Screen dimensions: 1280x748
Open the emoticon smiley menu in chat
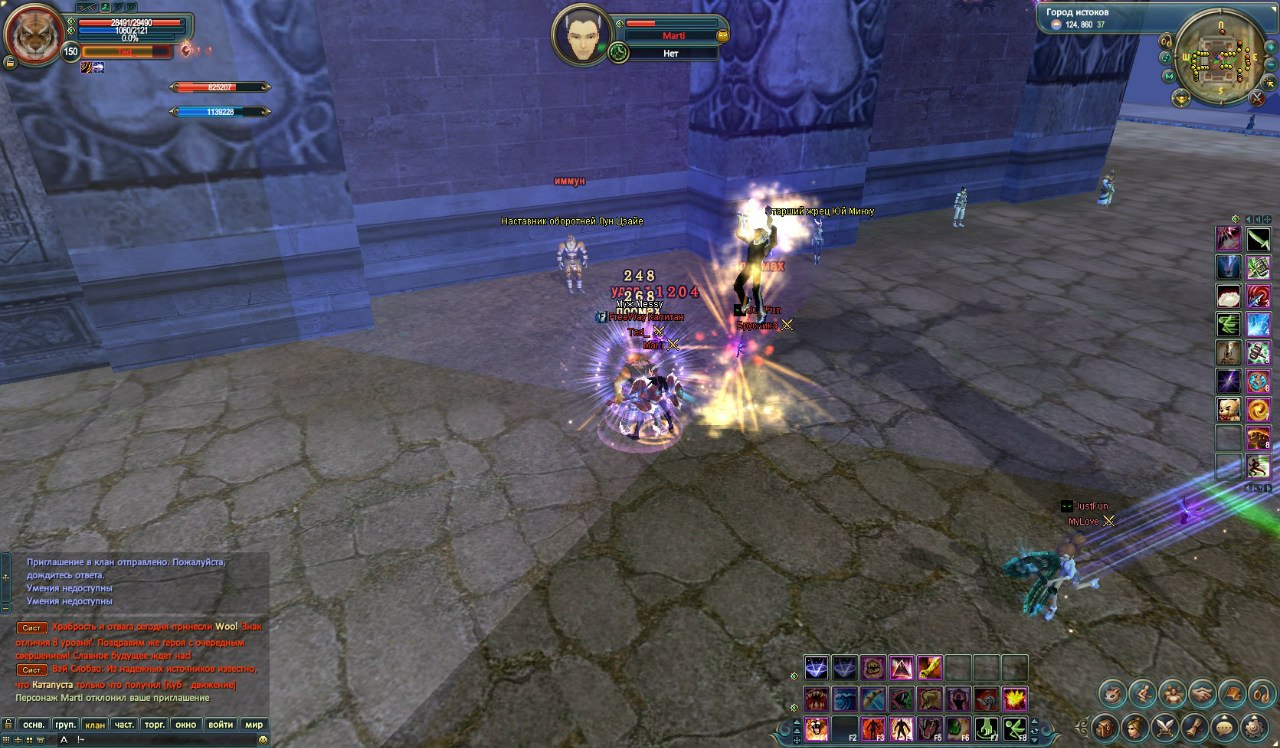[x=262, y=740]
